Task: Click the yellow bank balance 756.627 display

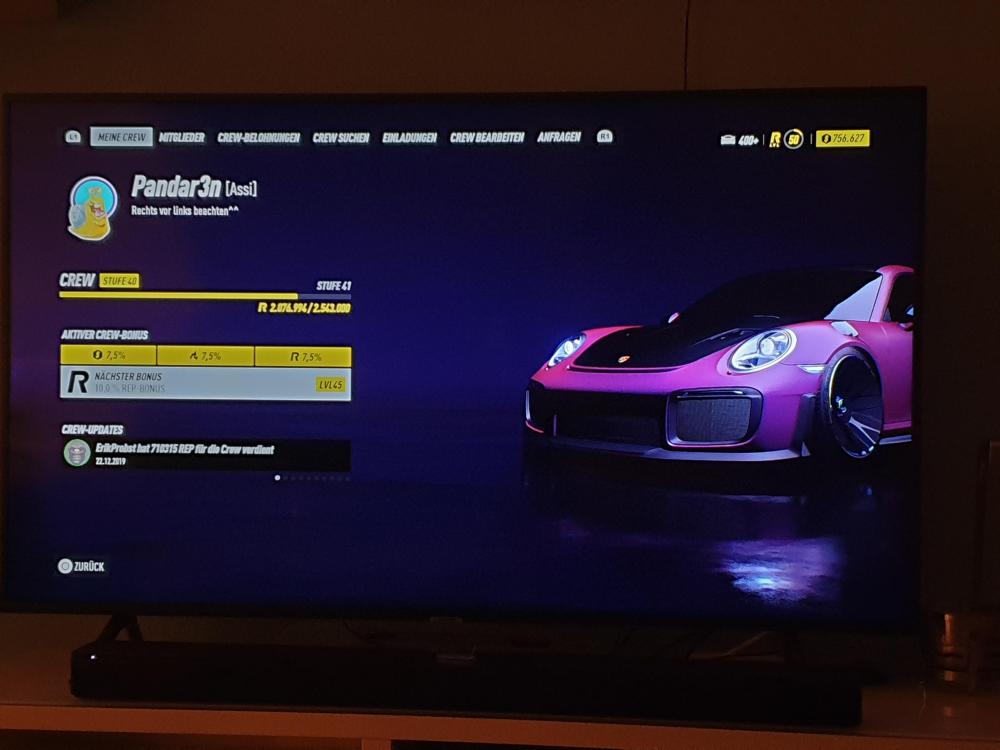Action: point(842,139)
